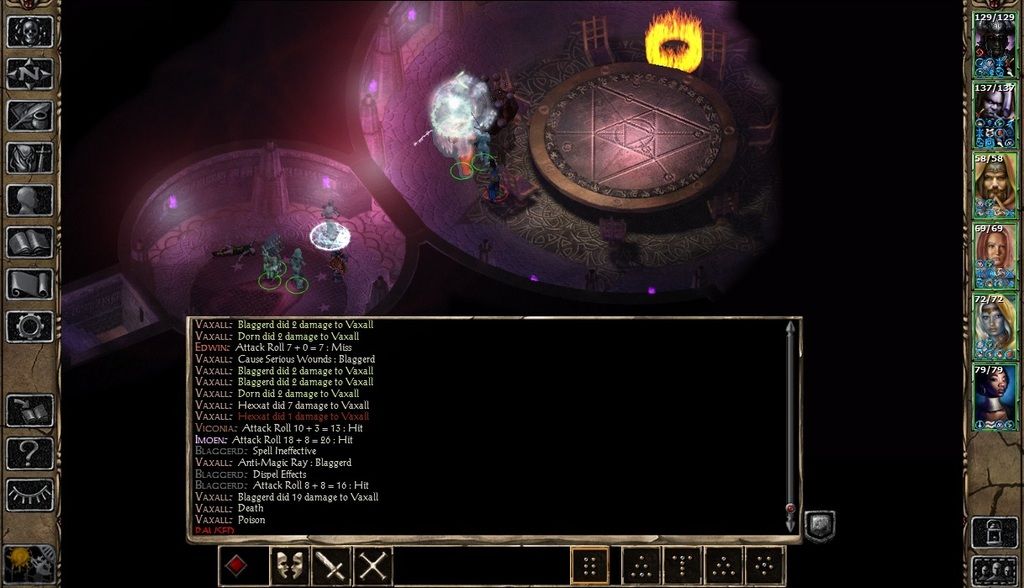This screenshot has height=588, width=1024.
Task: Activate the talk masks action button
Action: pyautogui.click(x=289, y=567)
